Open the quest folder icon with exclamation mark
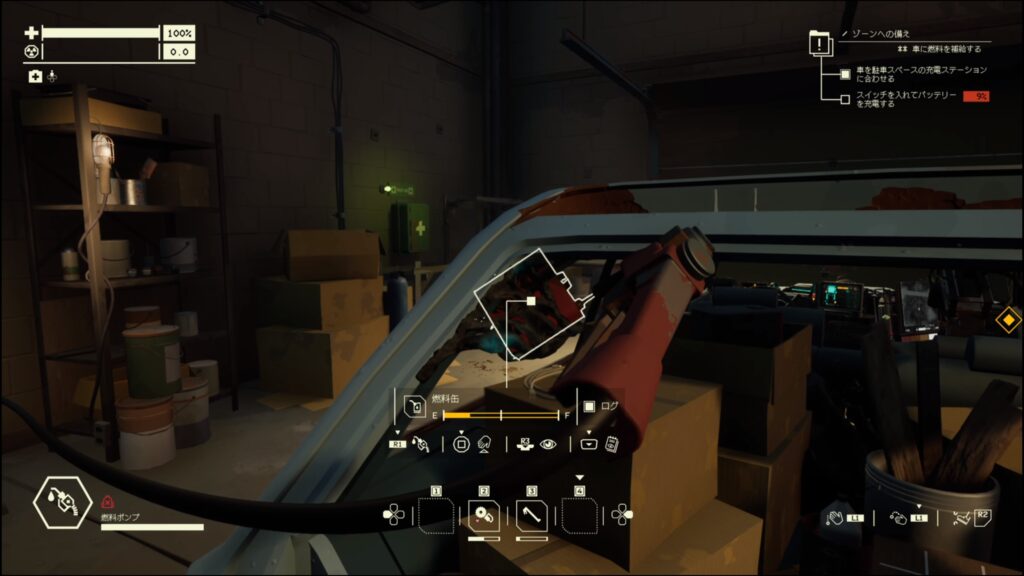 coord(820,44)
